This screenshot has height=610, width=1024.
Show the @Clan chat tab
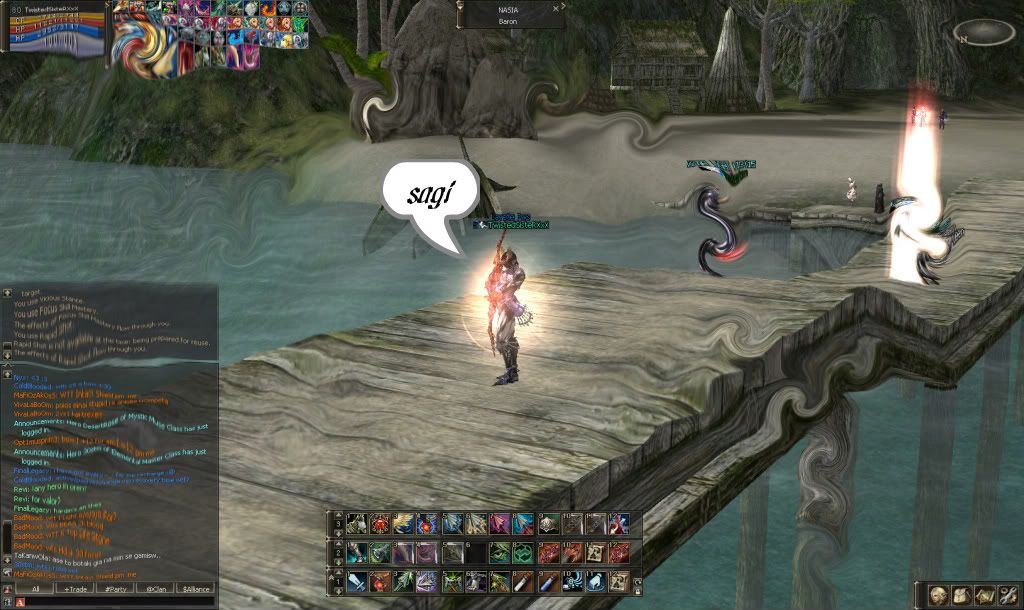point(155,589)
